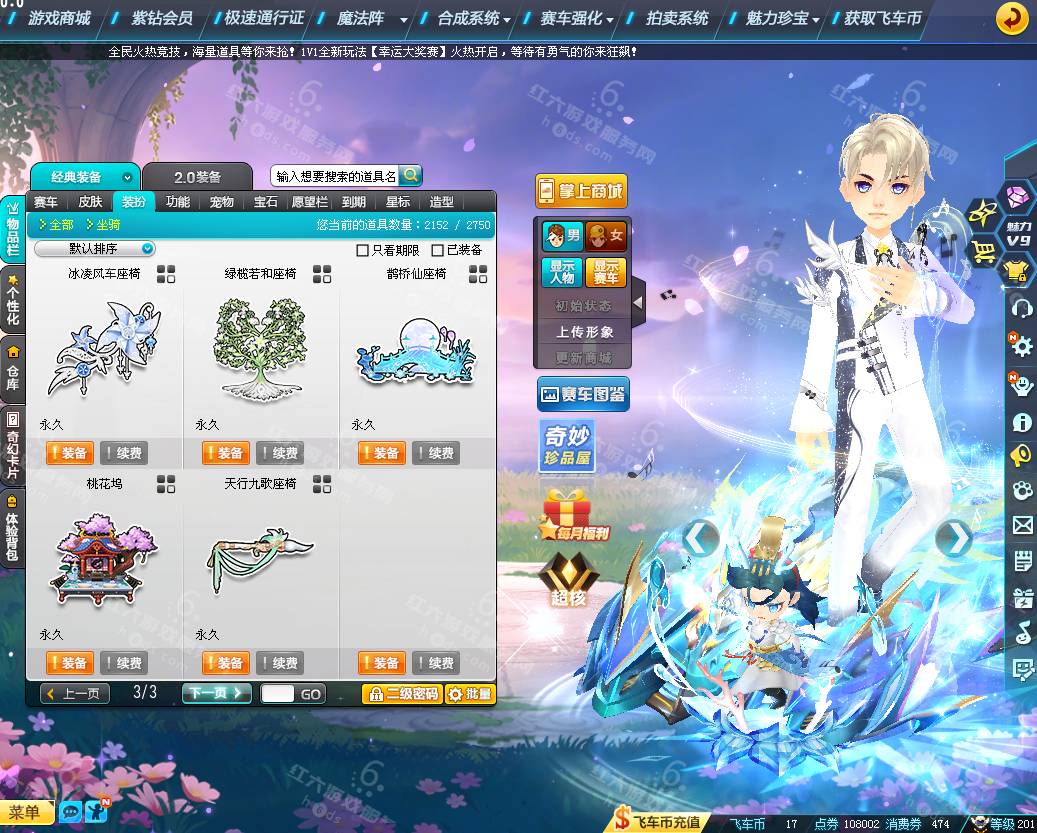Open the 赛车图鉴 car encyclopedia
Screen dimensions: 1037x833
[x=583, y=394]
